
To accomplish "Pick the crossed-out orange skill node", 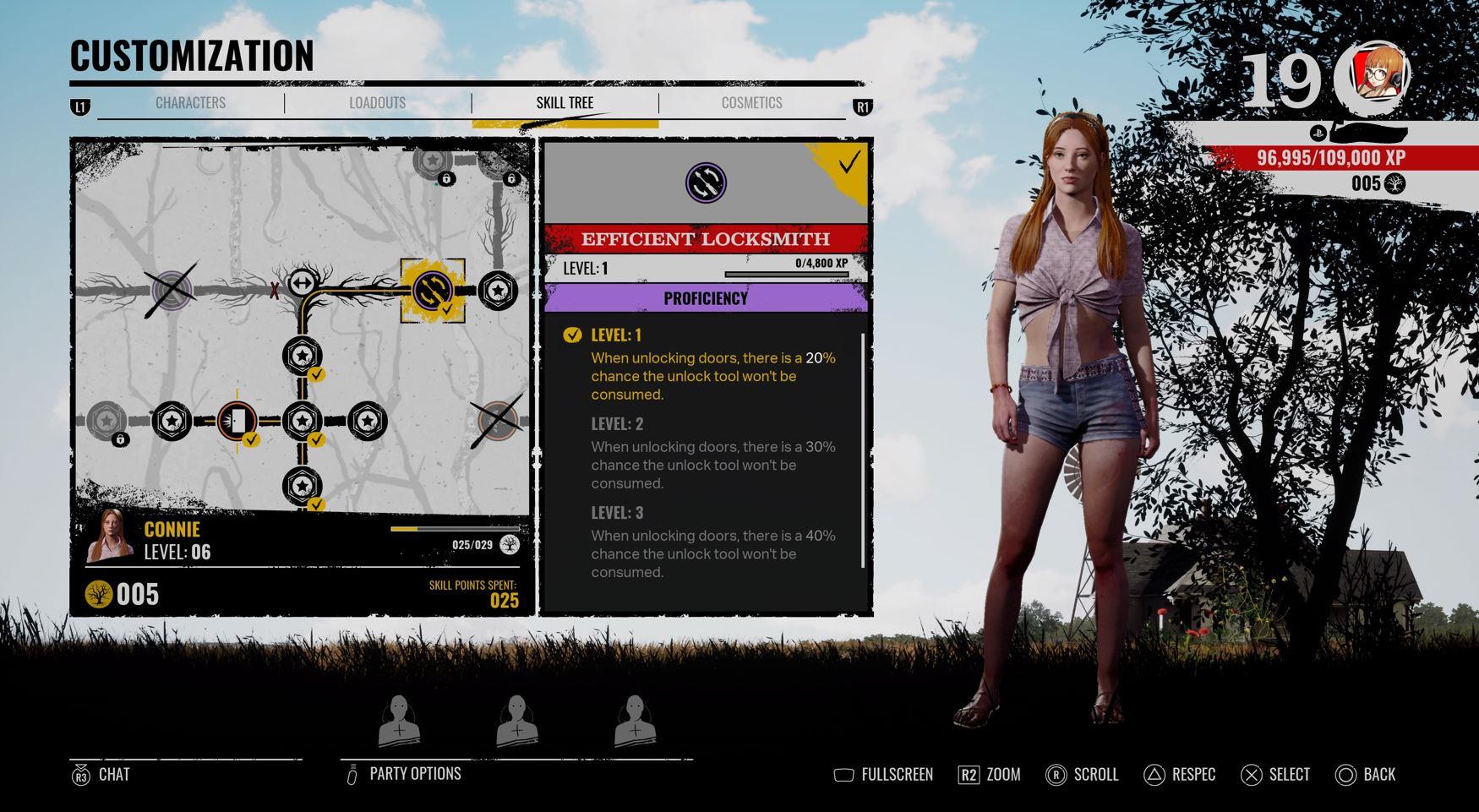I will click(497, 420).
